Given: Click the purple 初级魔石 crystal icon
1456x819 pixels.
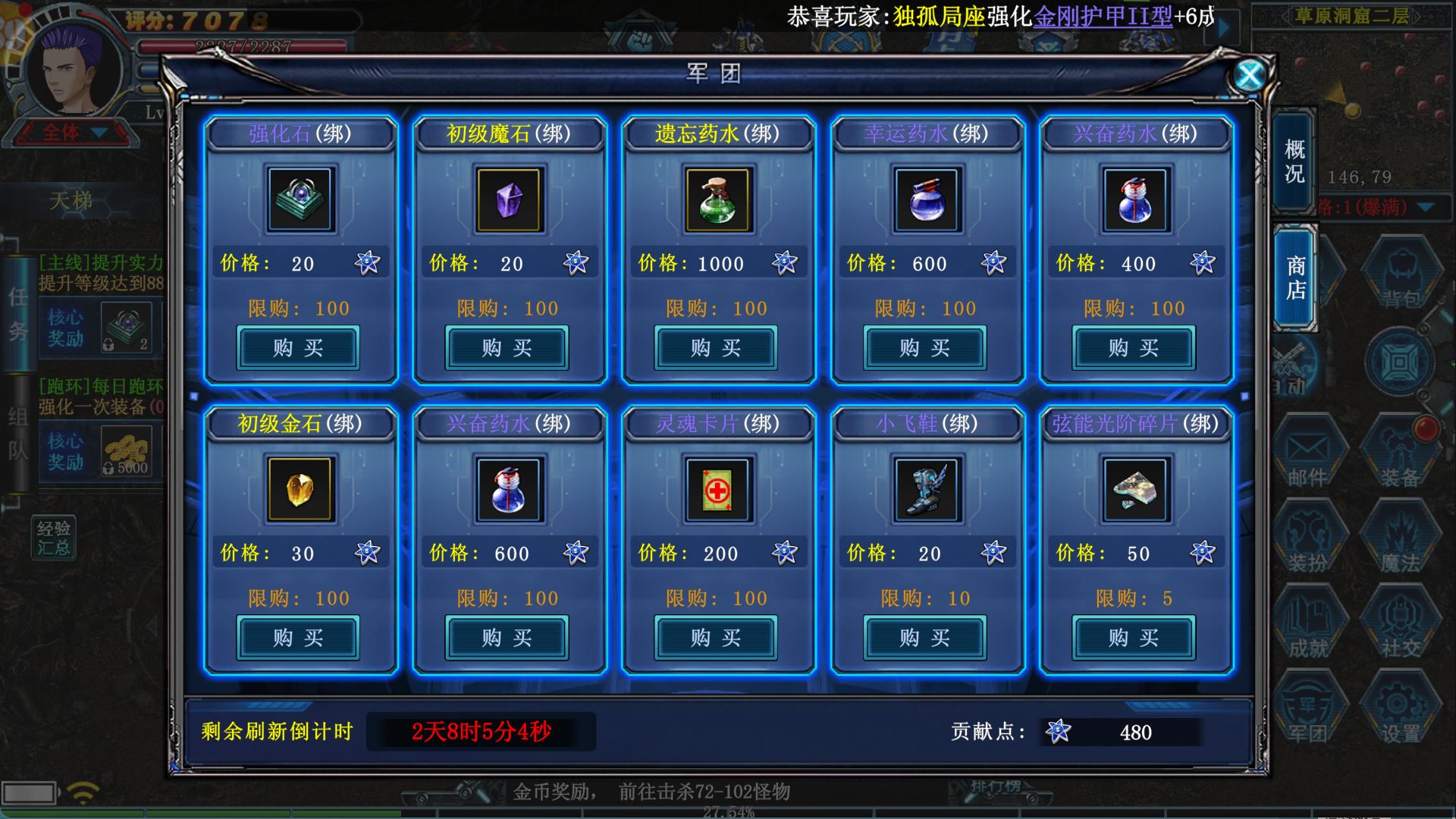Looking at the screenshot, I should tap(508, 200).
